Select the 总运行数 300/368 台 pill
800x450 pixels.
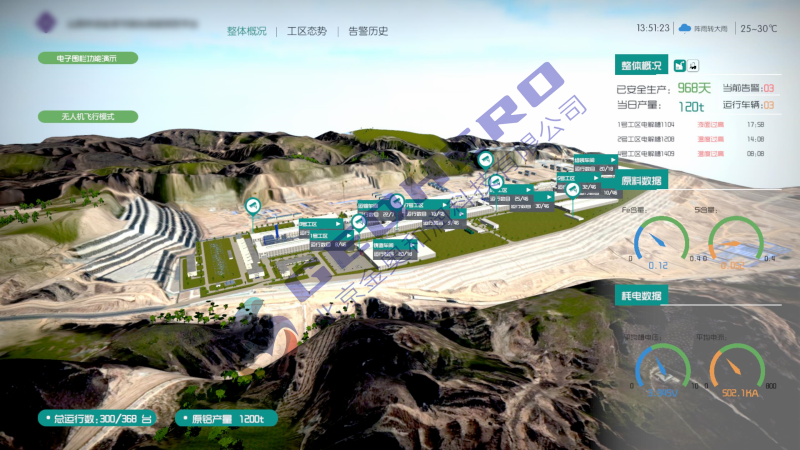pos(97,417)
